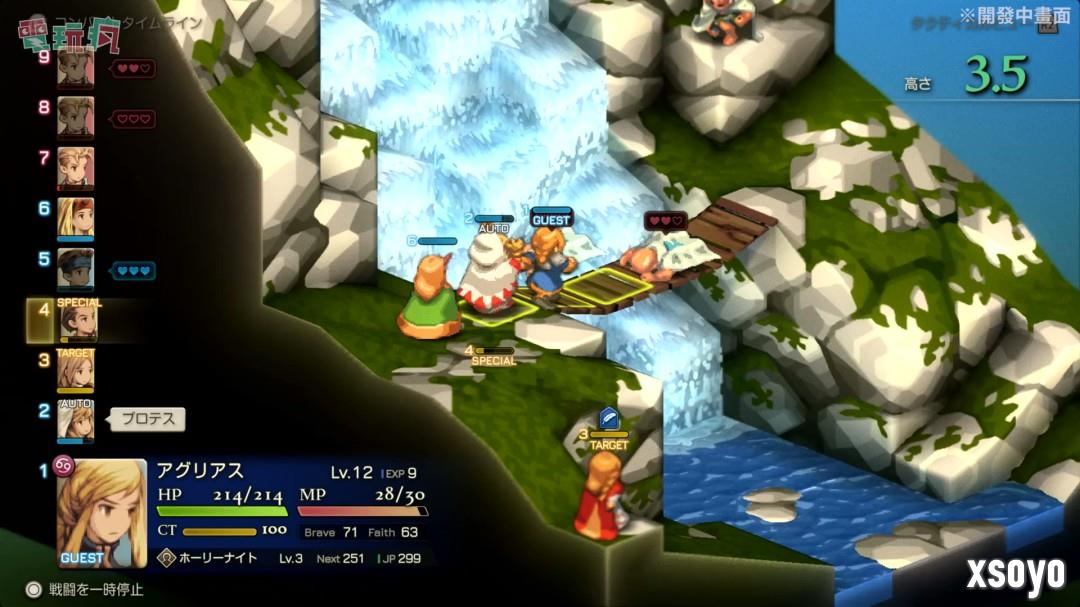
Task: Choose the turn 7 unit portrait
Action: [x=75, y=167]
